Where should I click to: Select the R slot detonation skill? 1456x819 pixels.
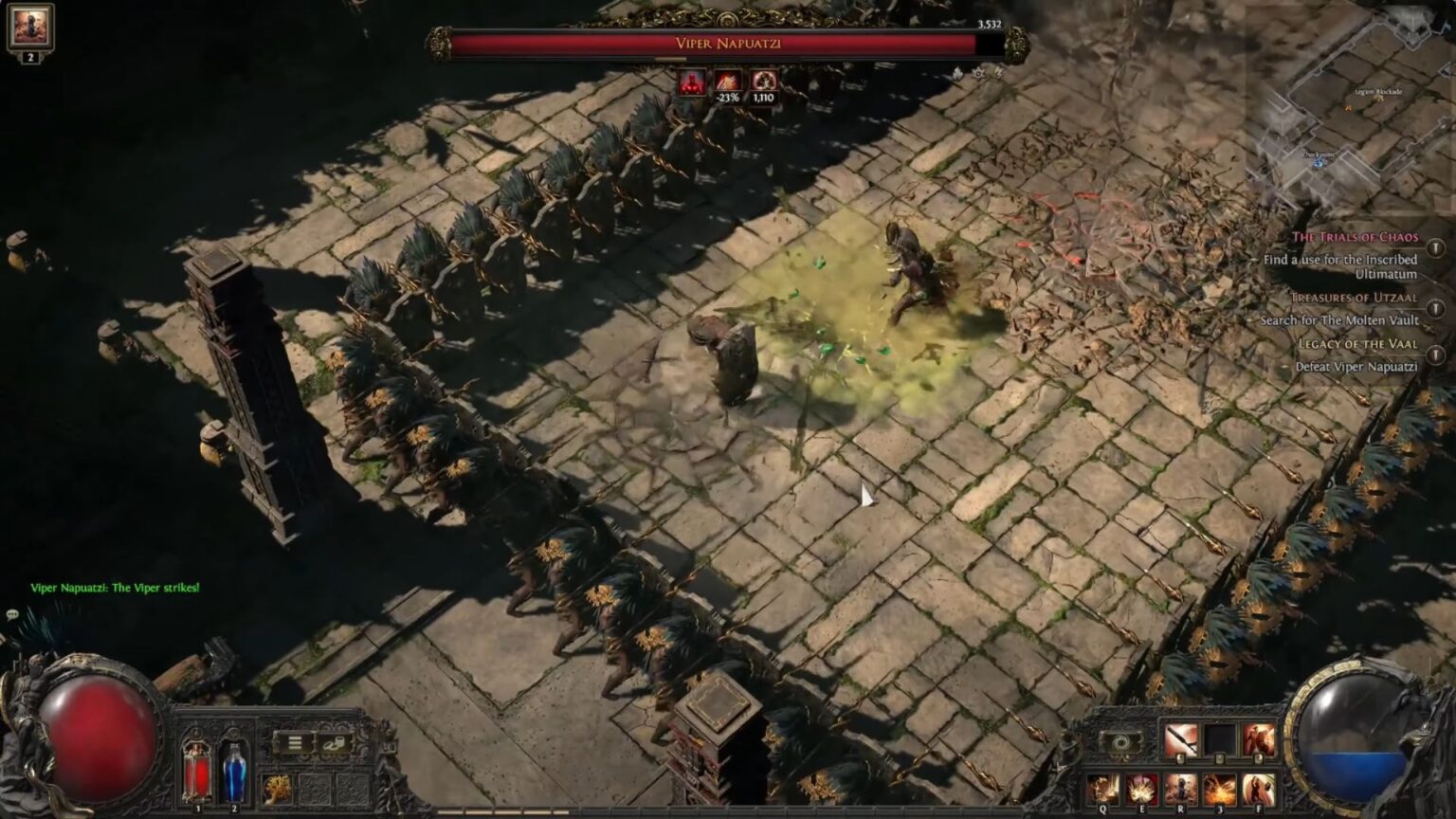[1180, 788]
